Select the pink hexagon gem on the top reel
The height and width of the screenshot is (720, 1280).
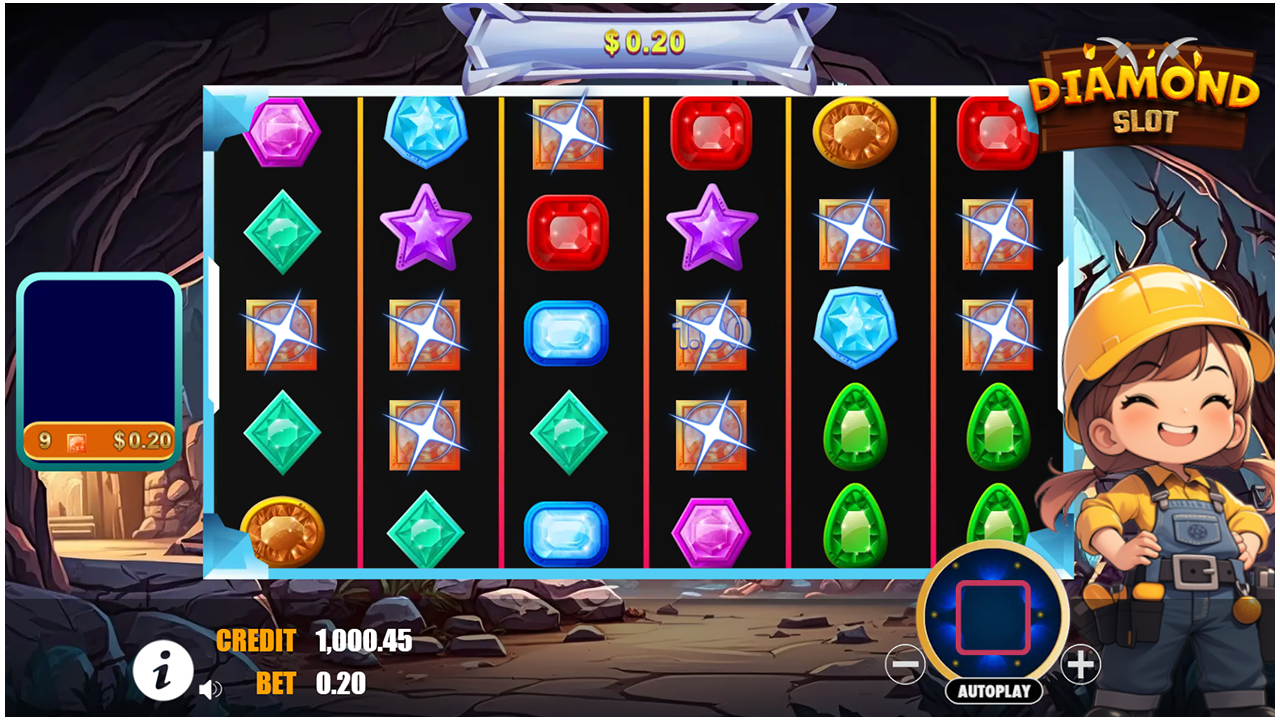coord(282,132)
